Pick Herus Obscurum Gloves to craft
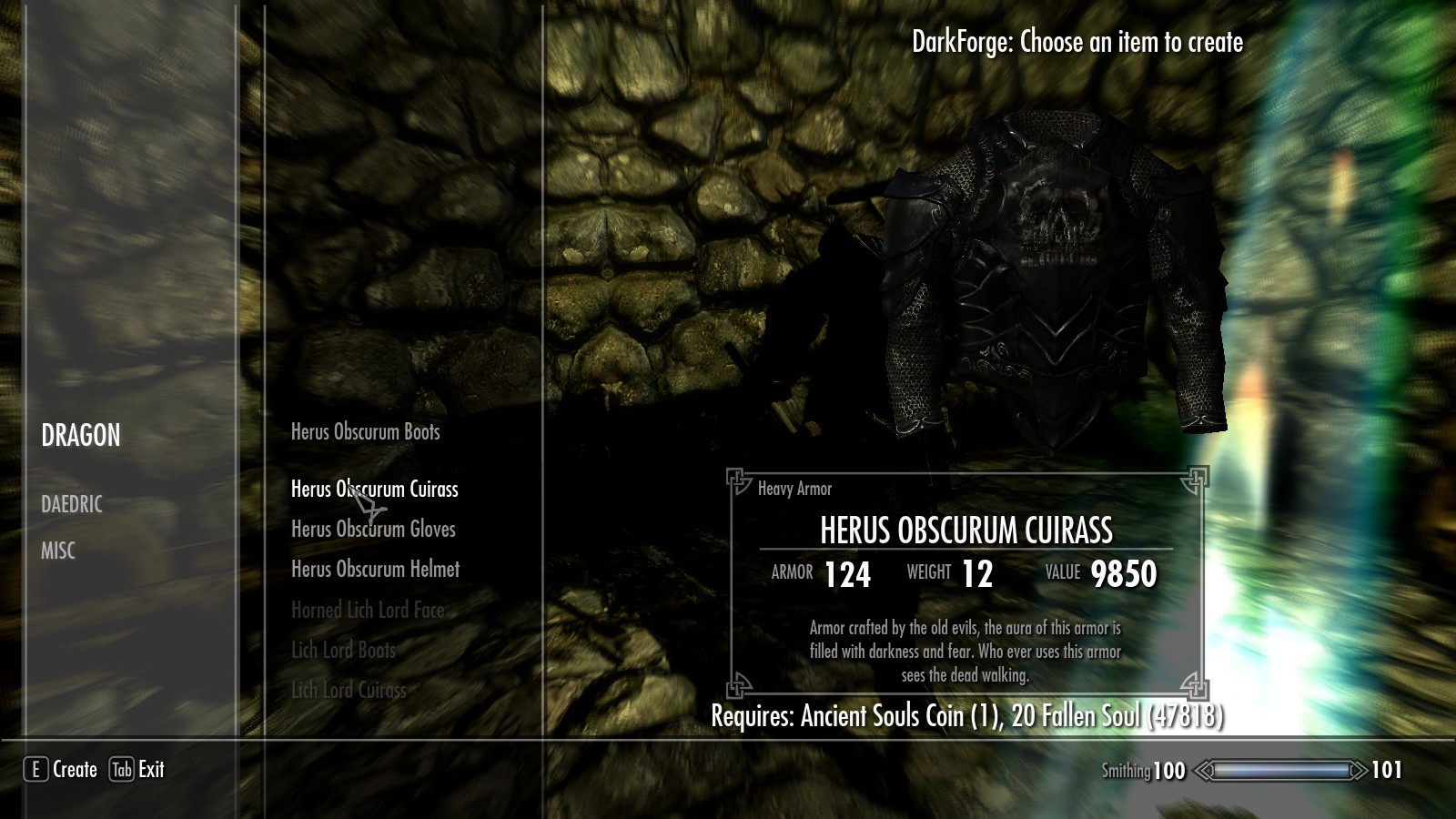1456x819 pixels. click(x=373, y=530)
